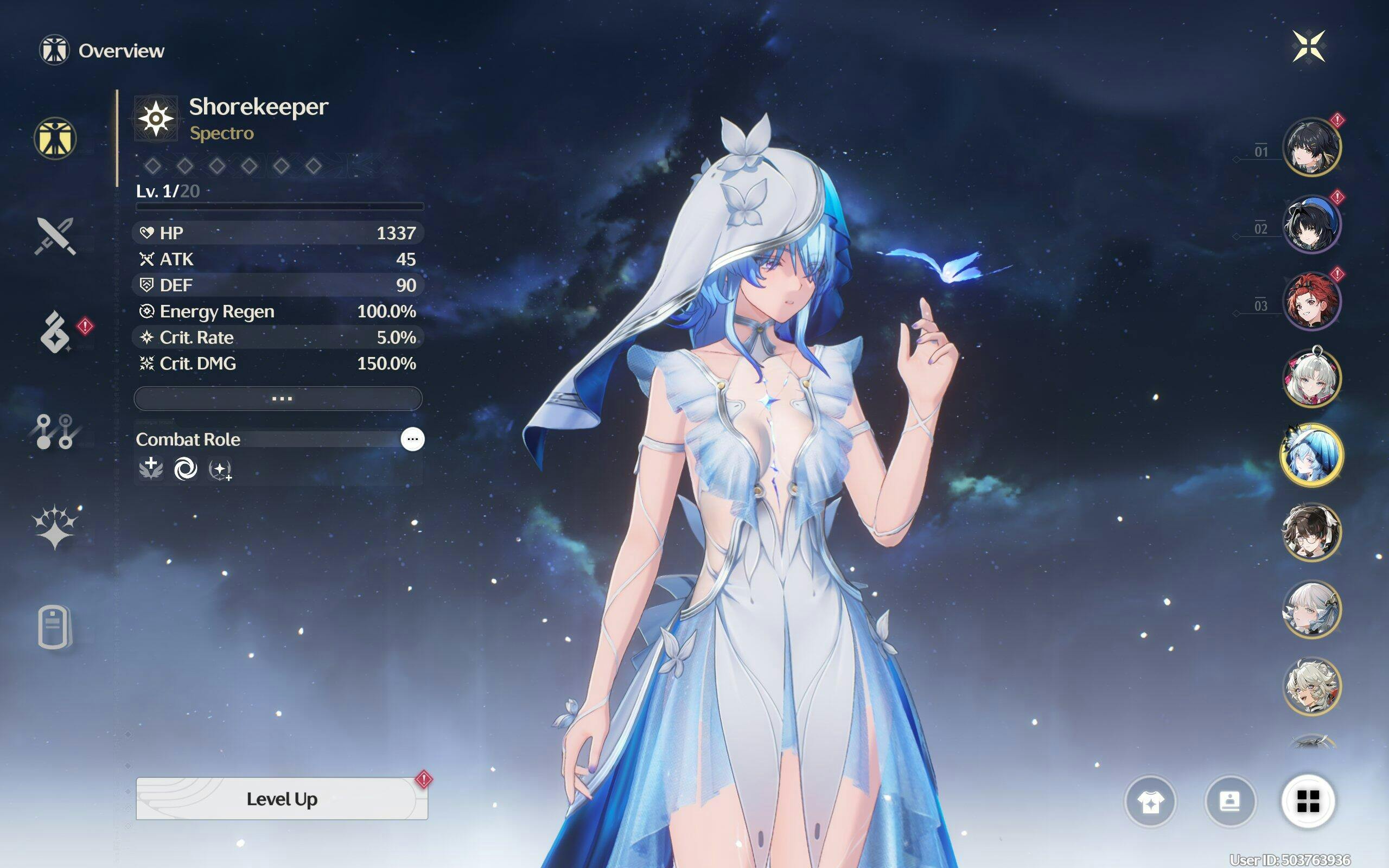The width and height of the screenshot is (1389, 868).
Task: Open Combat Role details
Action: (x=412, y=440)
